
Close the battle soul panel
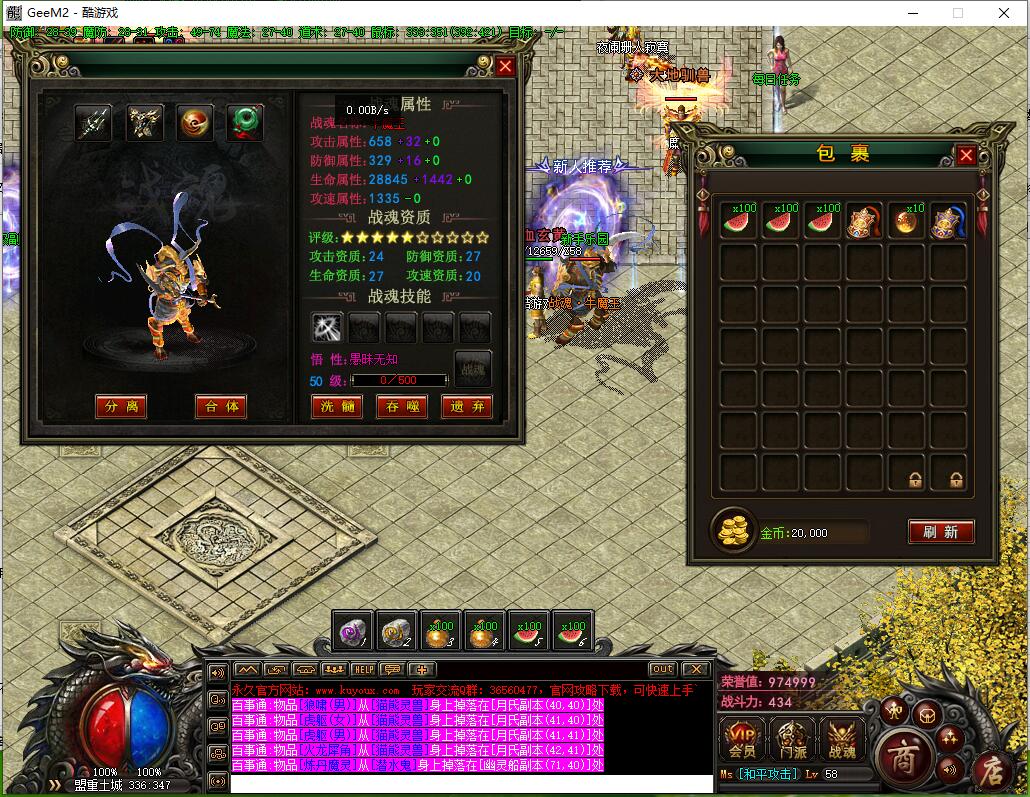pyautogui.click(x=505, y=66)
